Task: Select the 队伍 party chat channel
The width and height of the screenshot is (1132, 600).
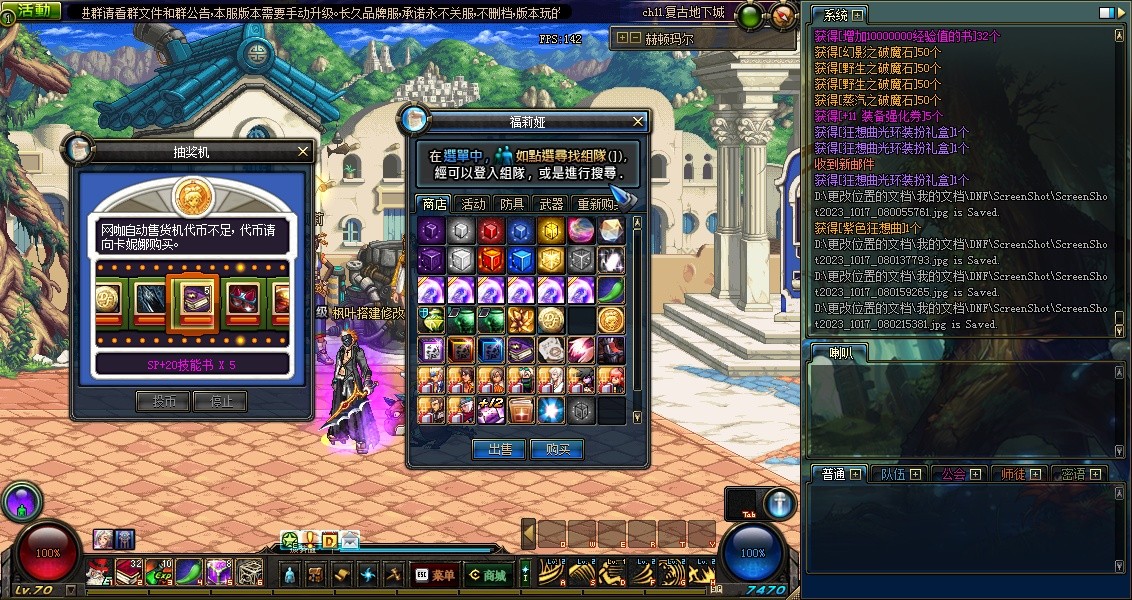Action: click(x=895, y=474)
